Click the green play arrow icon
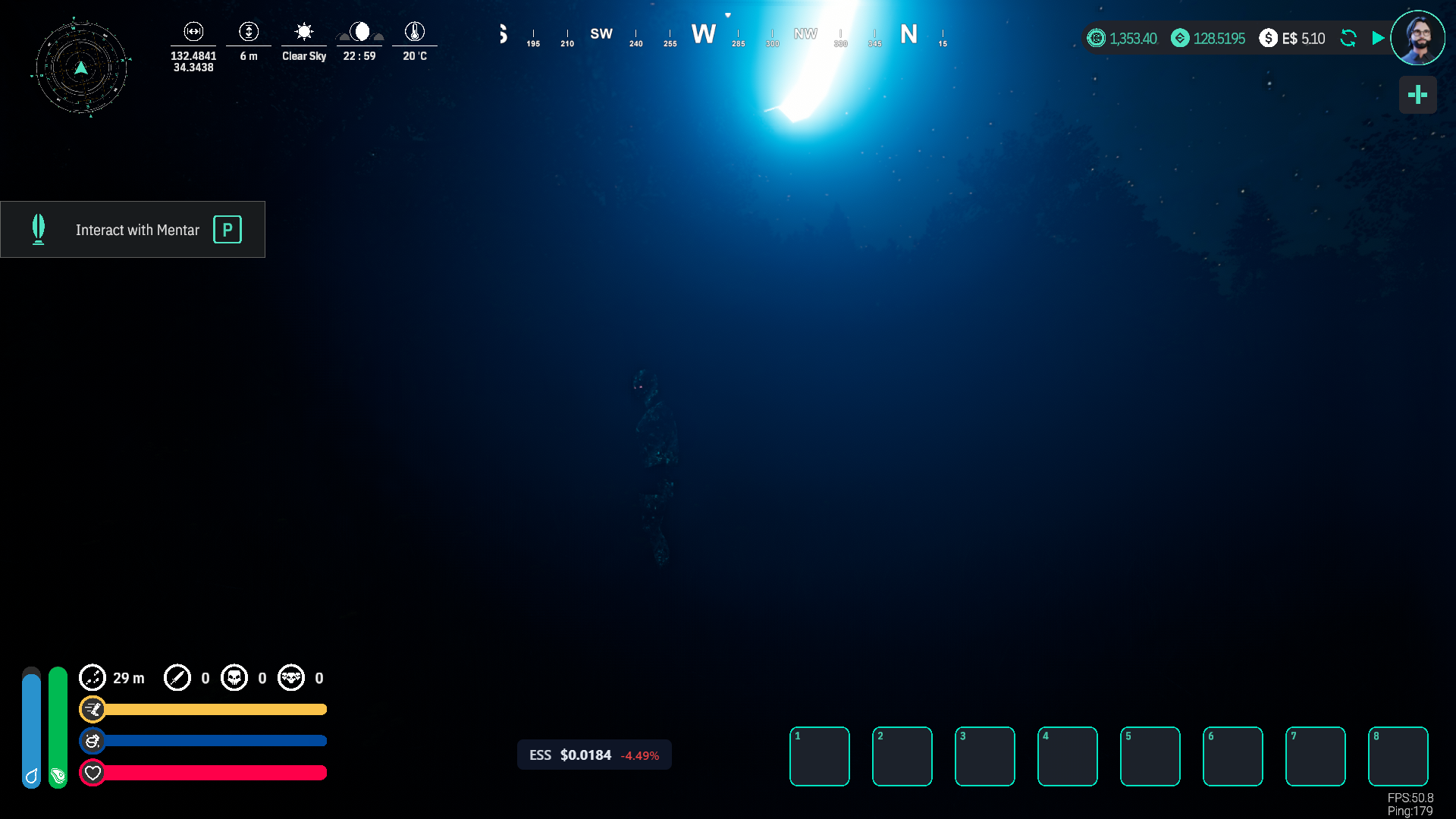This screenshot has height=819, width=1456. click(x=1378, y=38)
